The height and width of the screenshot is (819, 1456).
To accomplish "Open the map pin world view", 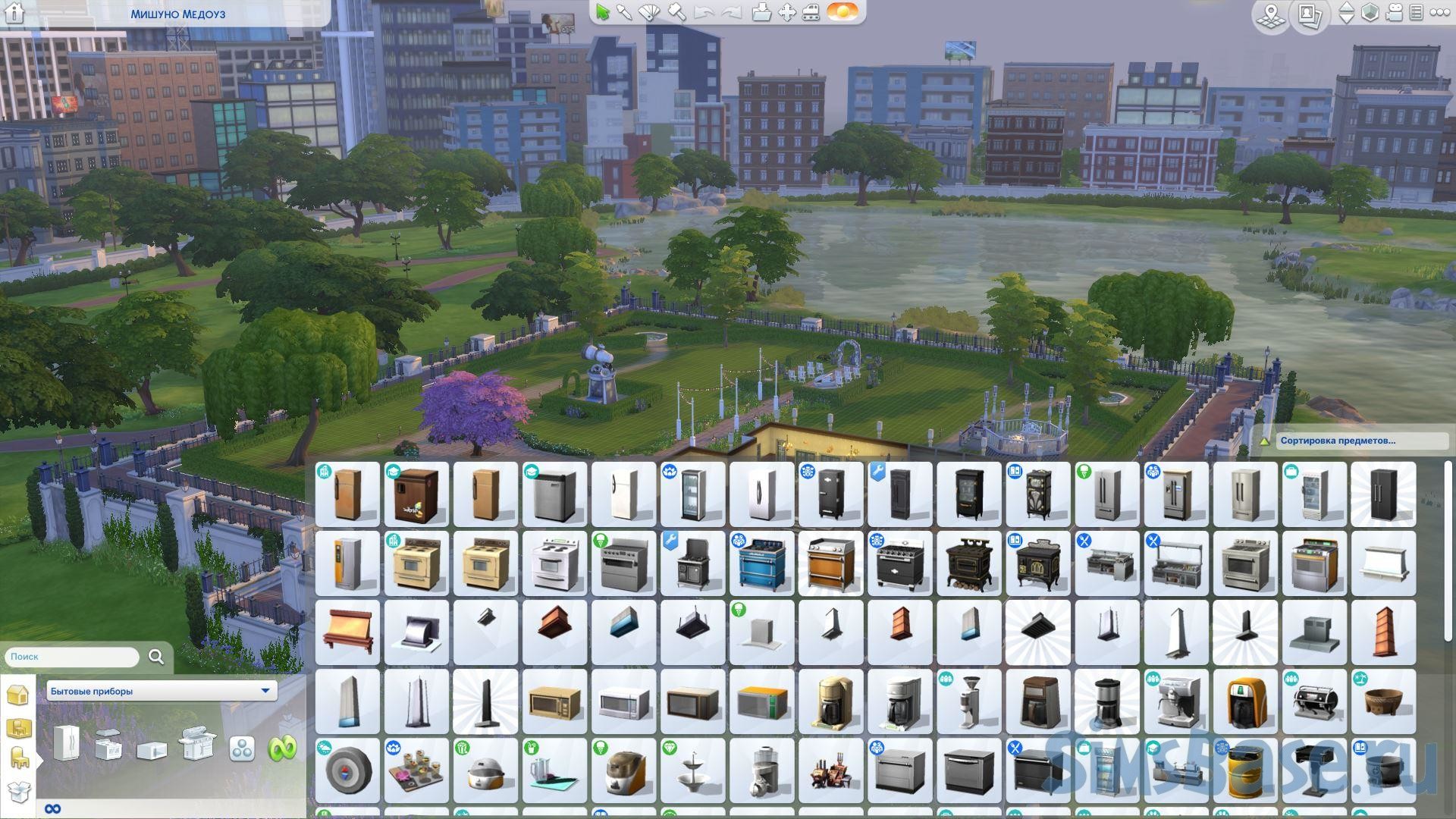I will pyautogui.click(x=1272, y=15).
